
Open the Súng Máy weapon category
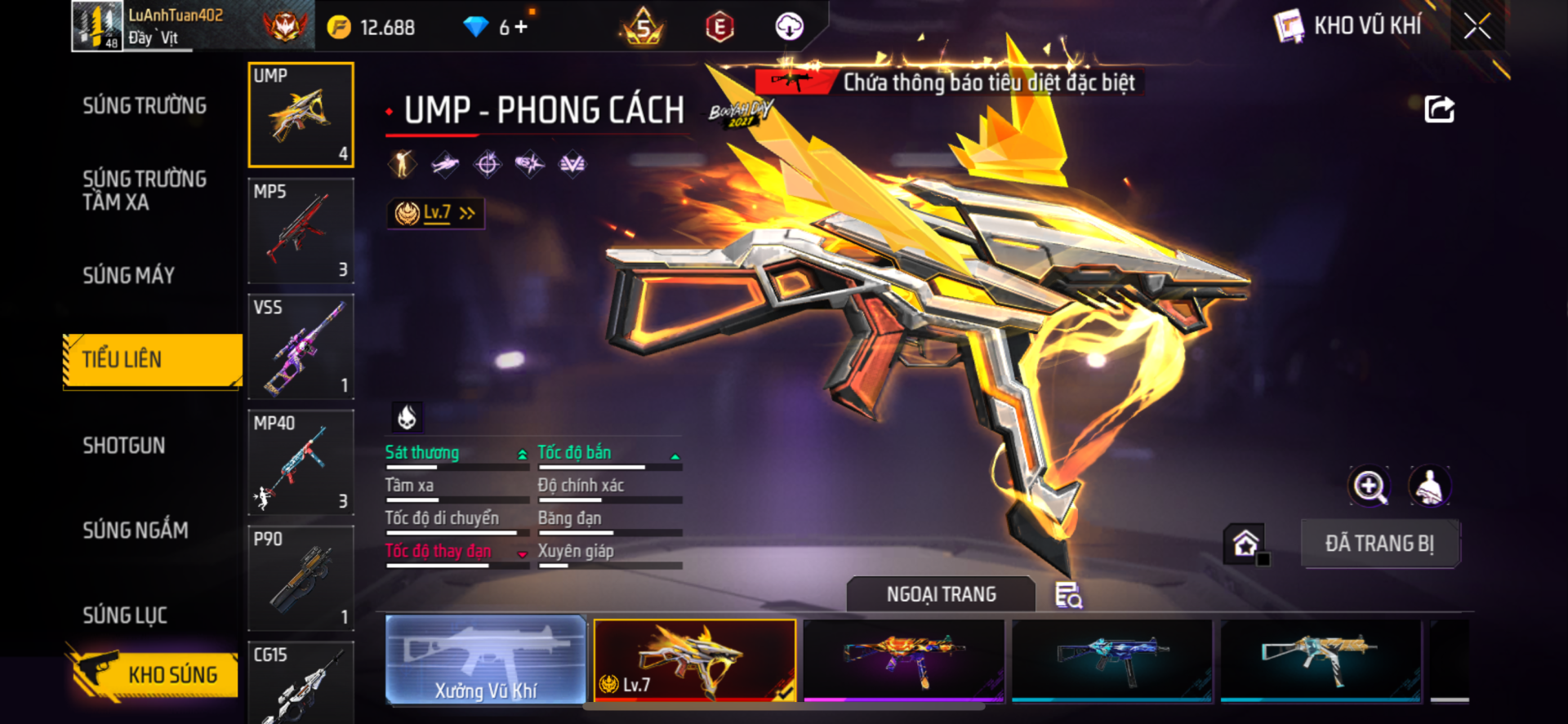(129, 276)
